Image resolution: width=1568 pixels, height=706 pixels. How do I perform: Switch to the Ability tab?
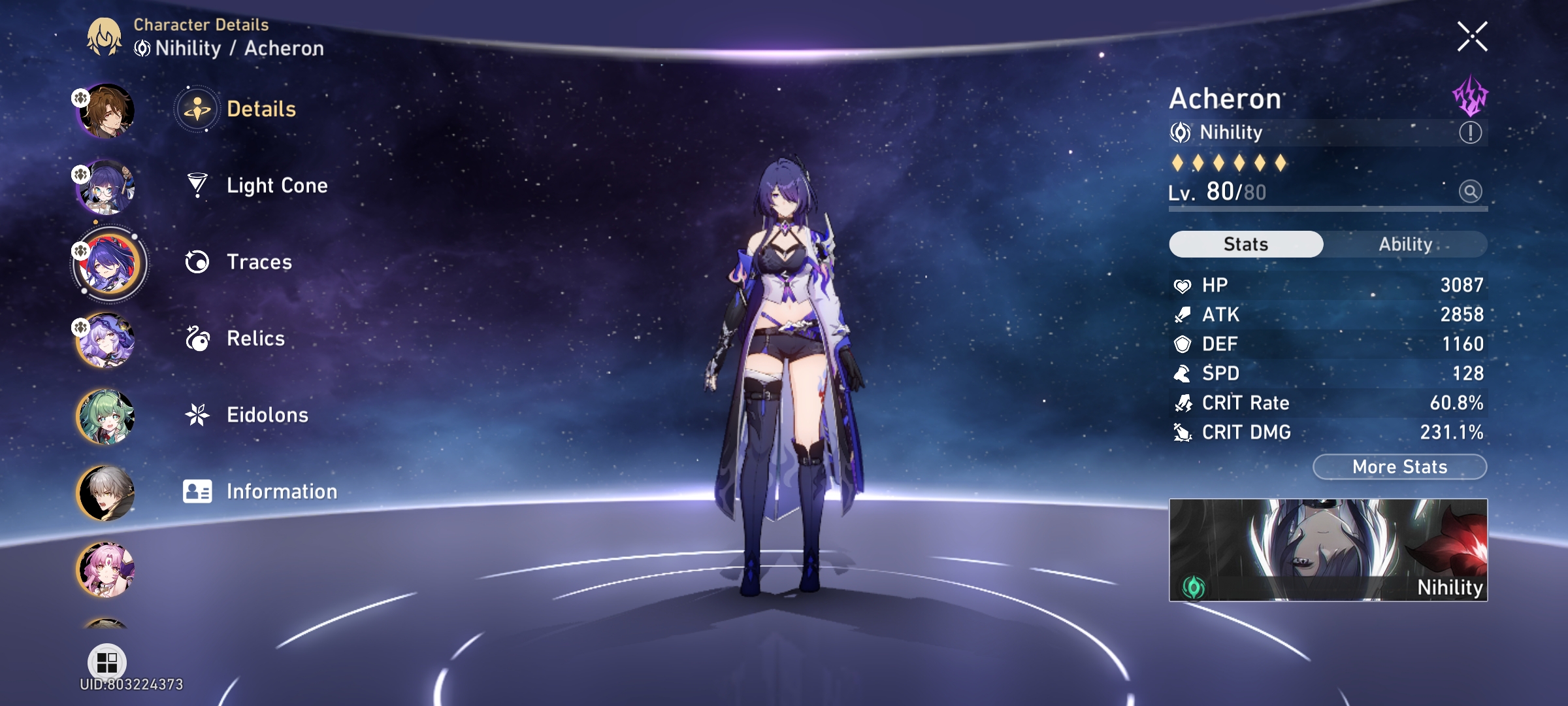pyautogui.click(x=1406, y=243)
